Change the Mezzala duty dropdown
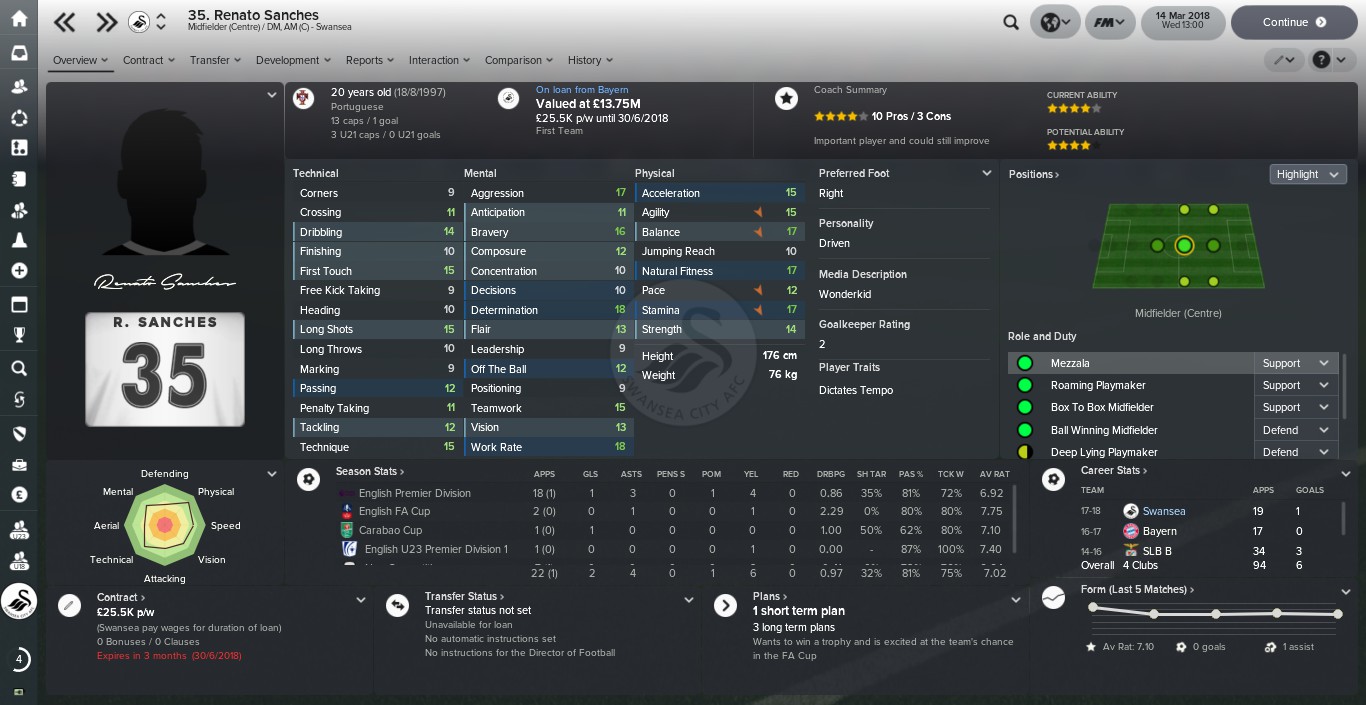1366x705 pixels. [x=1295, y=363]
